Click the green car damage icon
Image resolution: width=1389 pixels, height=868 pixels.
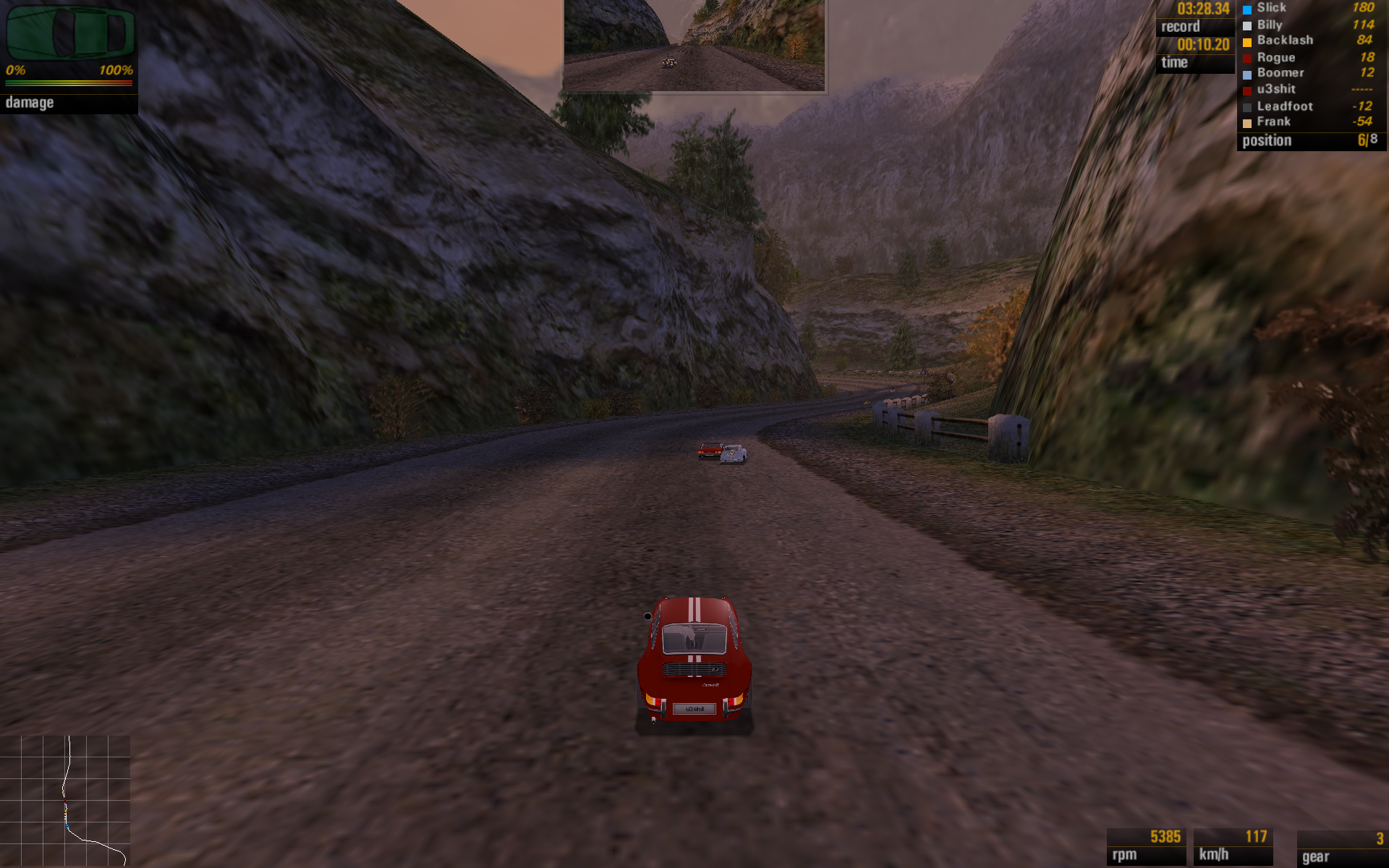click(69, 33)
